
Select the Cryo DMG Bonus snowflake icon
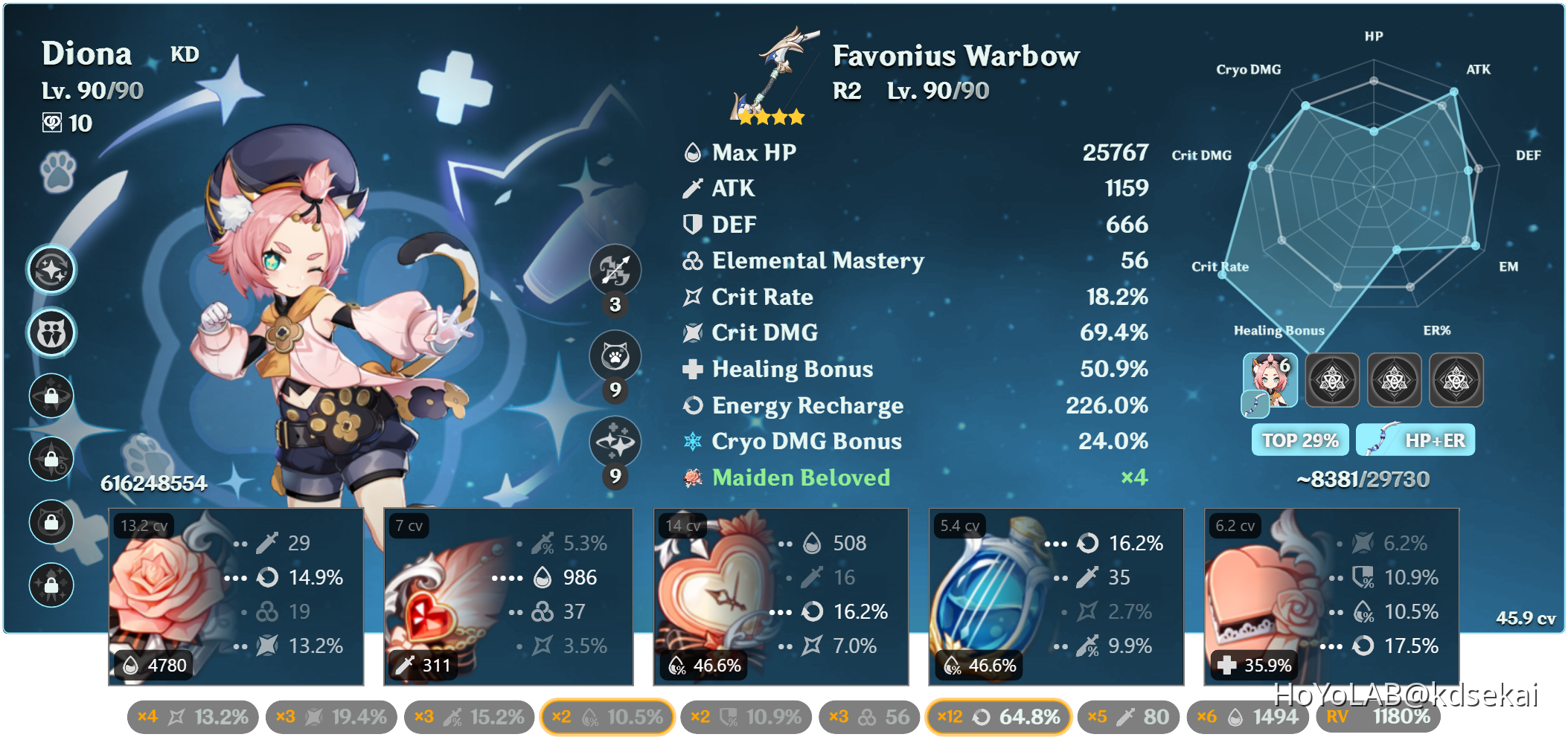(x=691, y=442)
